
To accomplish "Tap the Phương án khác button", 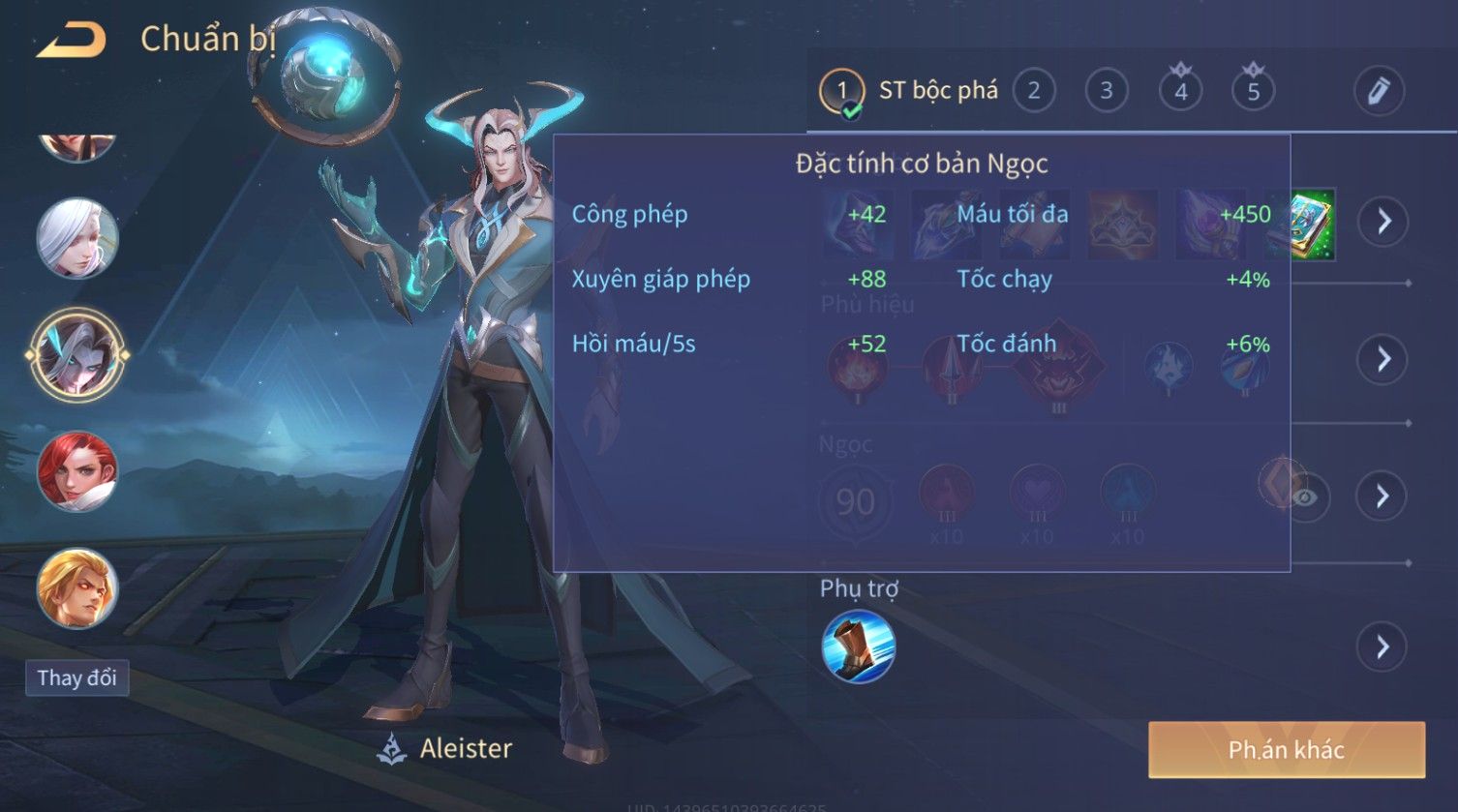I will point(1286,749).
